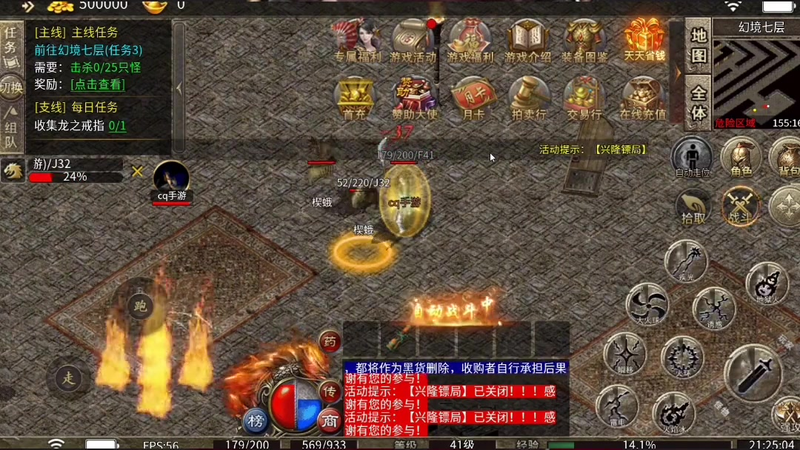Viewport: 800px width, 450px height.
Task: Open the 拍卖行 auction house
Action: tap(527, 97)
